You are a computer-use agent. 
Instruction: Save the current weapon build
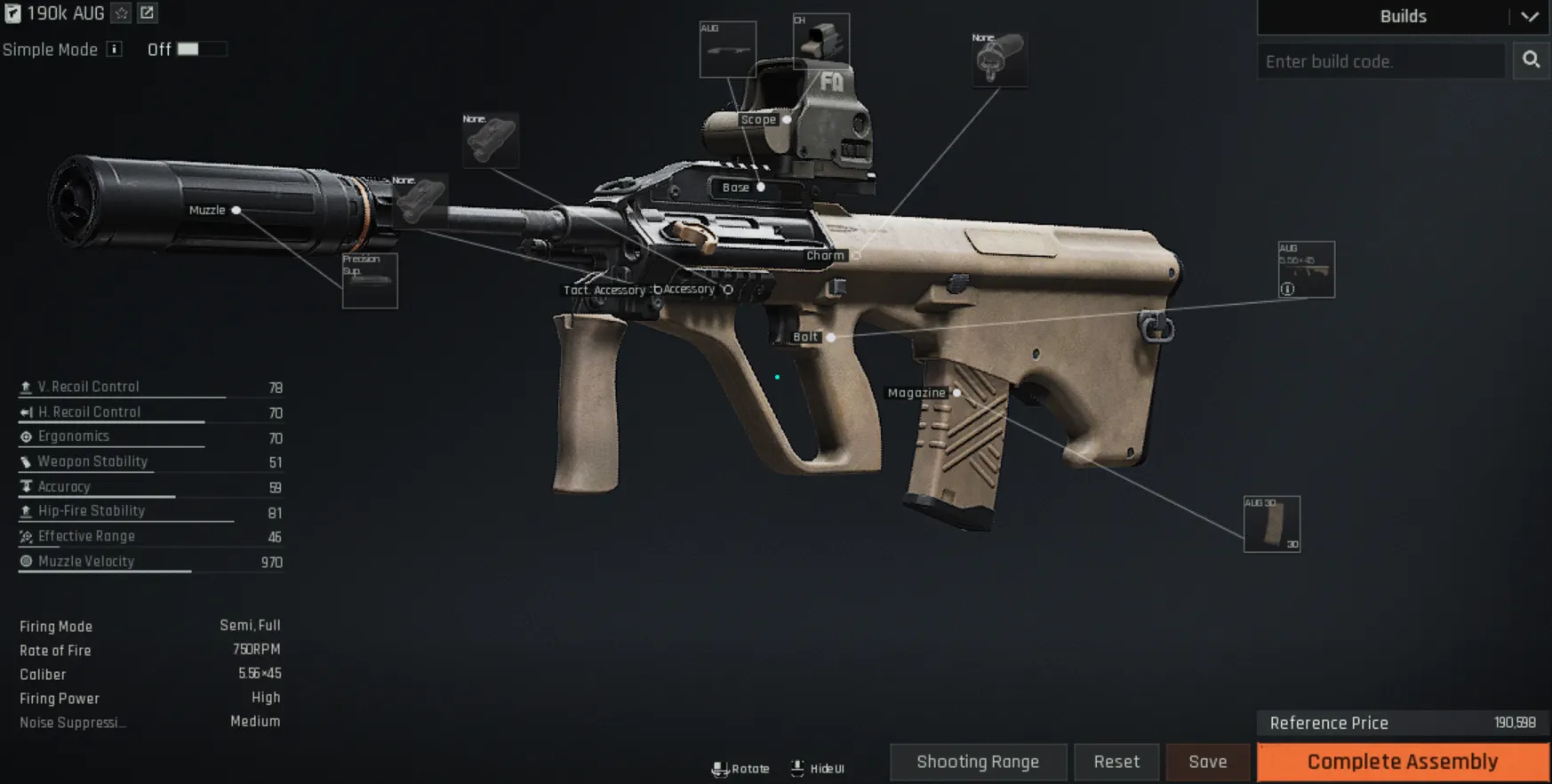tap(1207, 762)
